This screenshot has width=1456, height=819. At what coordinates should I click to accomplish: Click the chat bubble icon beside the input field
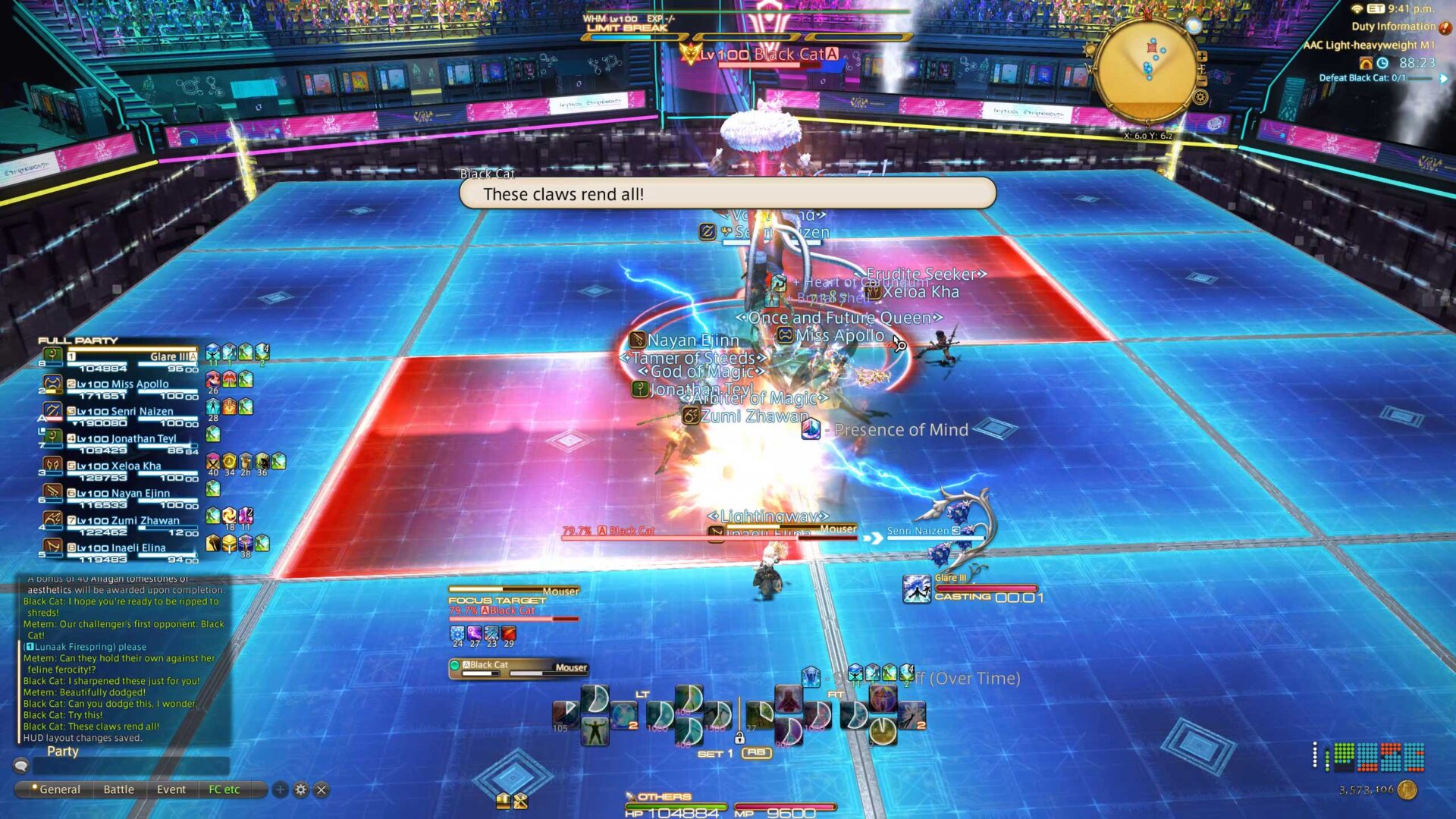pyautogui.click(x=21, y=766)
